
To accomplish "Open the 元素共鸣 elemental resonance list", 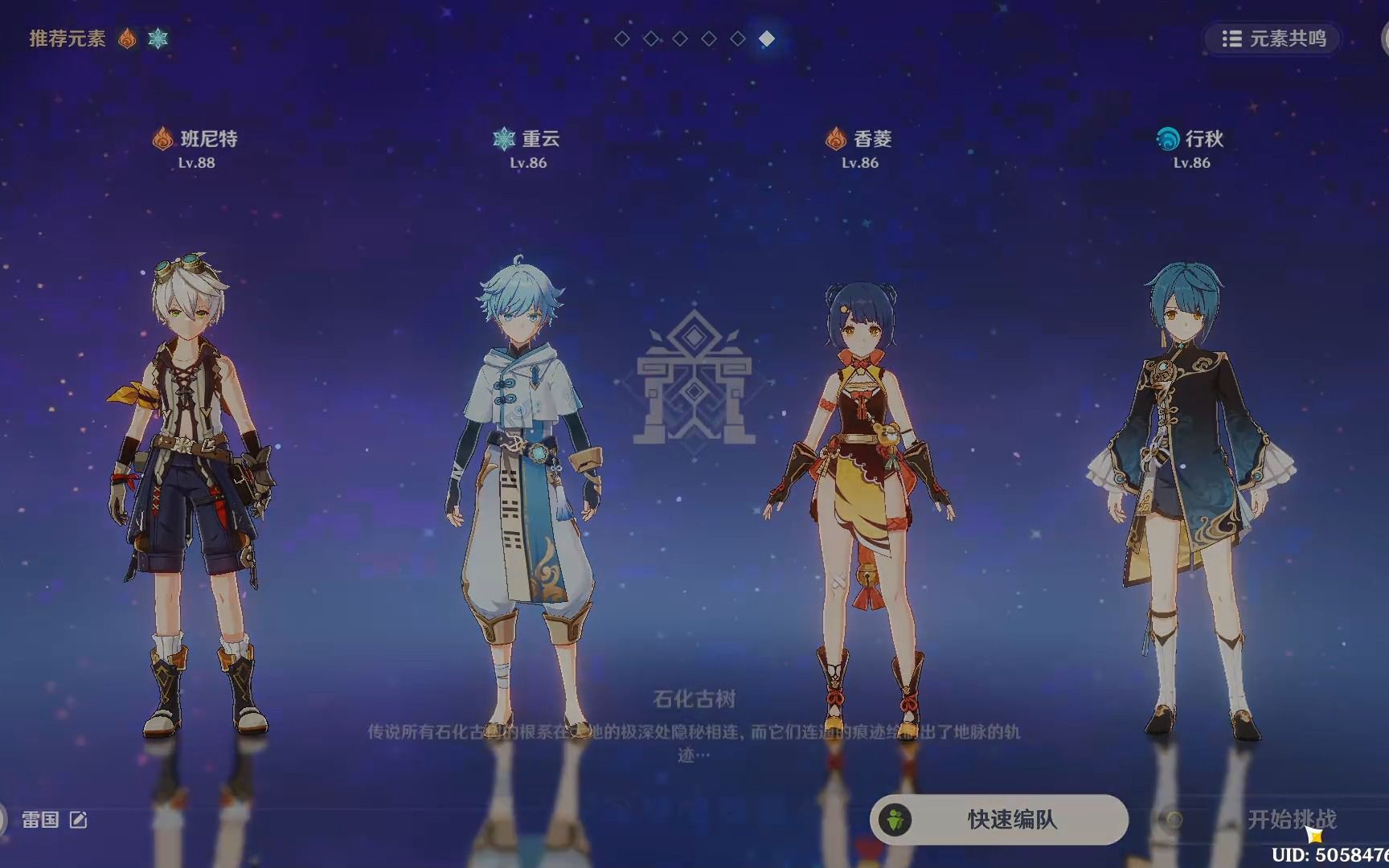I will tap(1273, 39).
